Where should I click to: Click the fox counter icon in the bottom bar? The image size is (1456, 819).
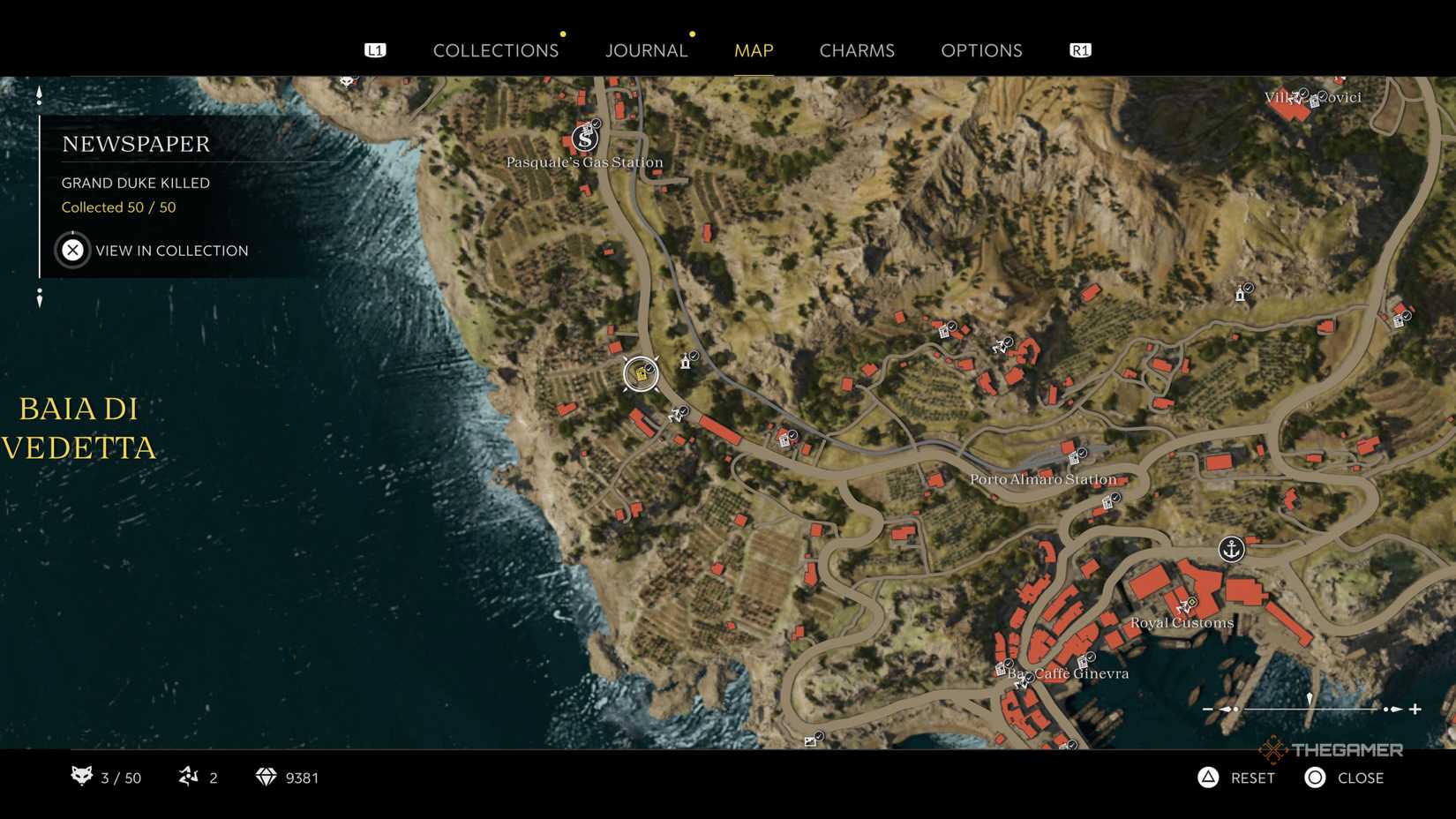(x=81, y=778)
